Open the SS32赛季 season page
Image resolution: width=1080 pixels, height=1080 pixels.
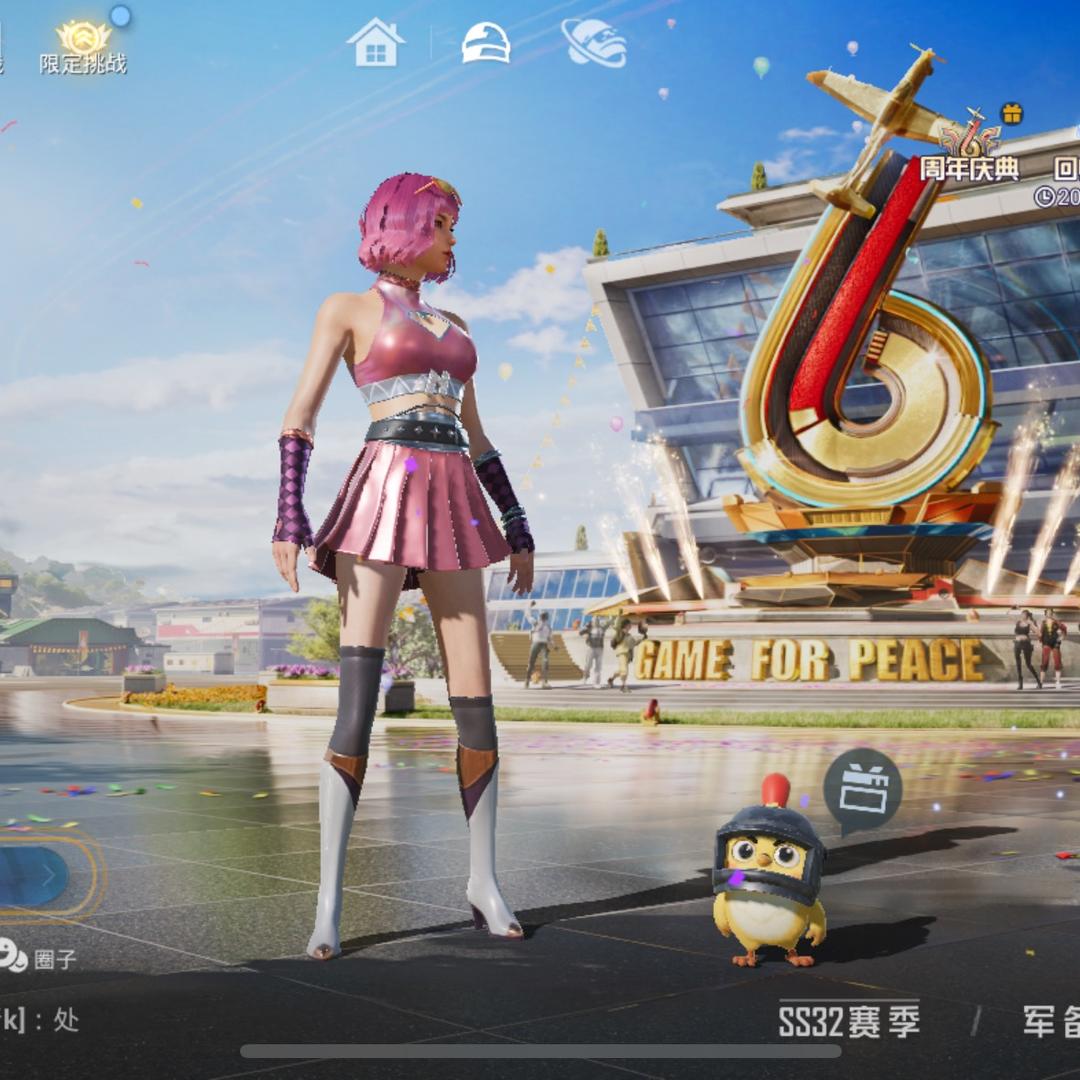pyautogui.click(x=849, y=1021)
